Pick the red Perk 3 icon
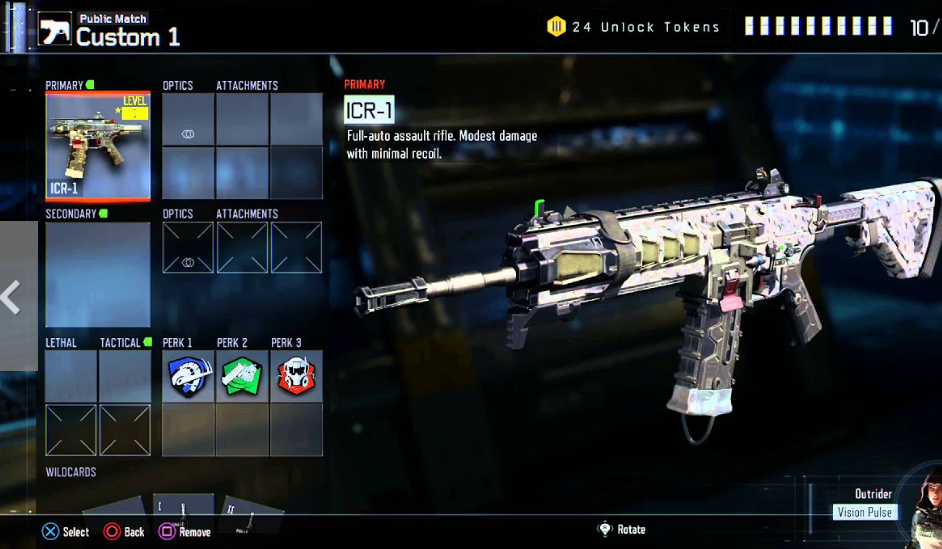The height and width of the screenshot is (549, 942). click(296, 377)
